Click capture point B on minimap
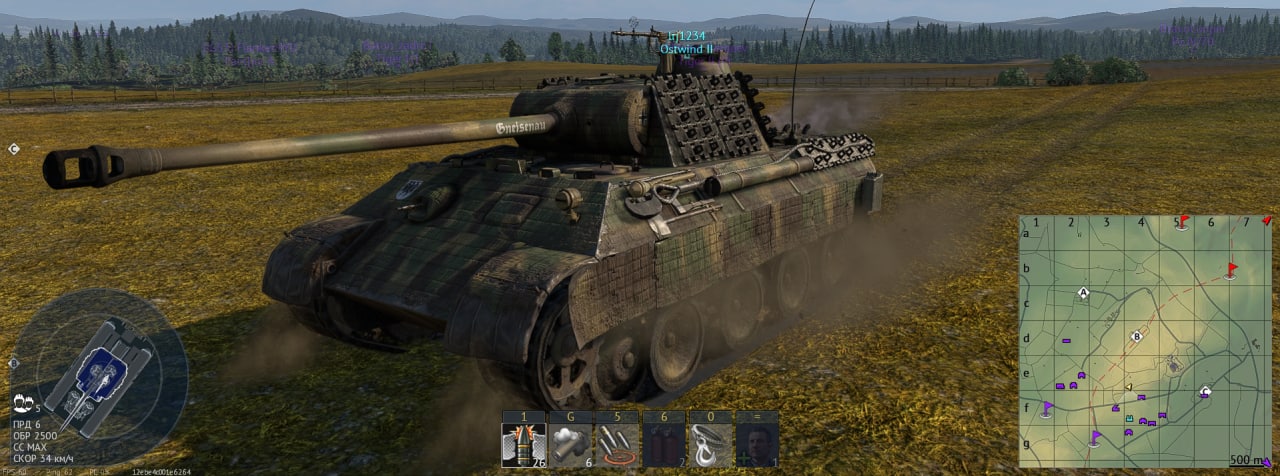This screenshot has height=476, width=1280. (1136, 337)
